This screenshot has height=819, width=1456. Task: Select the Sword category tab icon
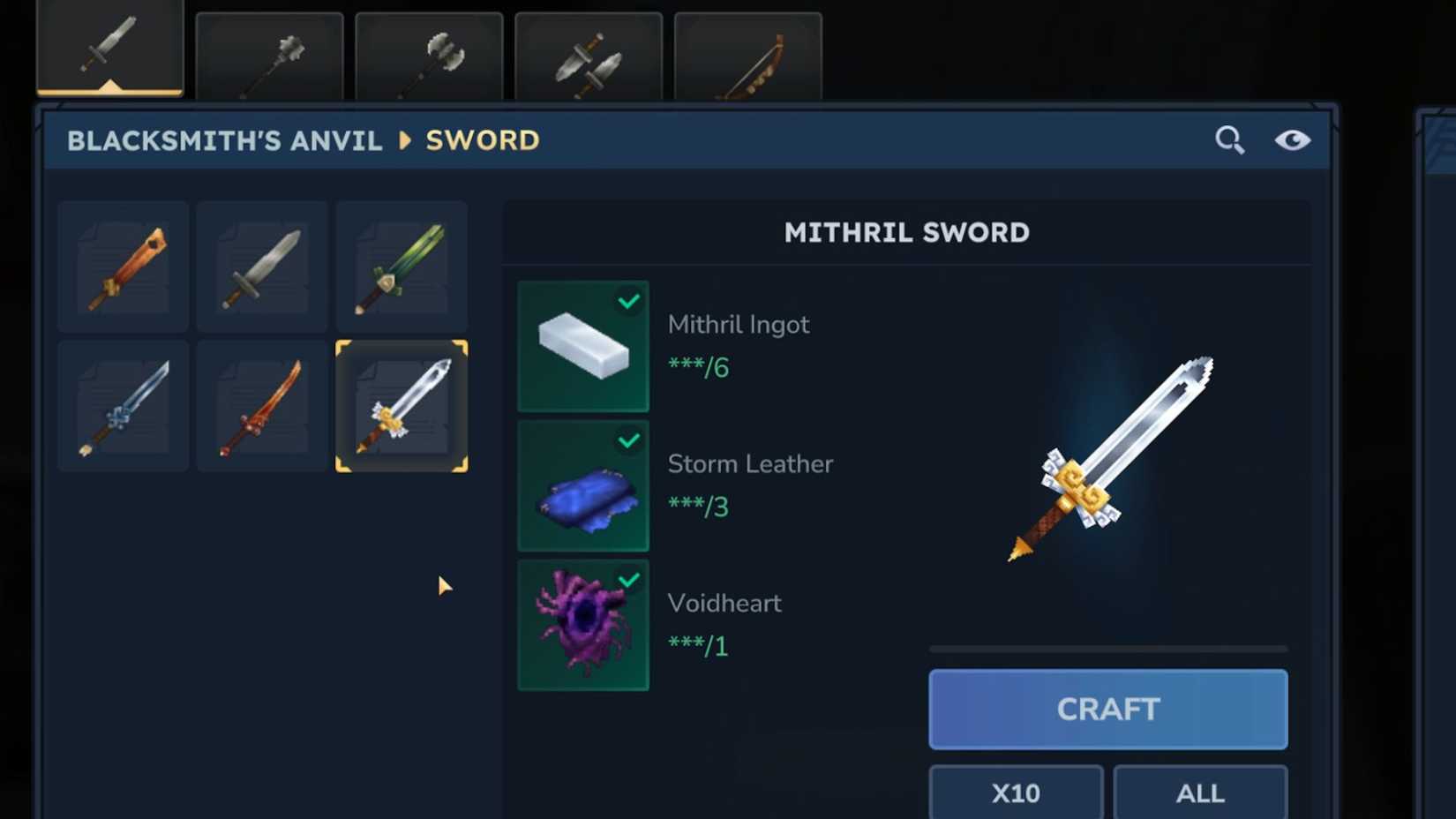pyautogui.click(x=110, y=49)
